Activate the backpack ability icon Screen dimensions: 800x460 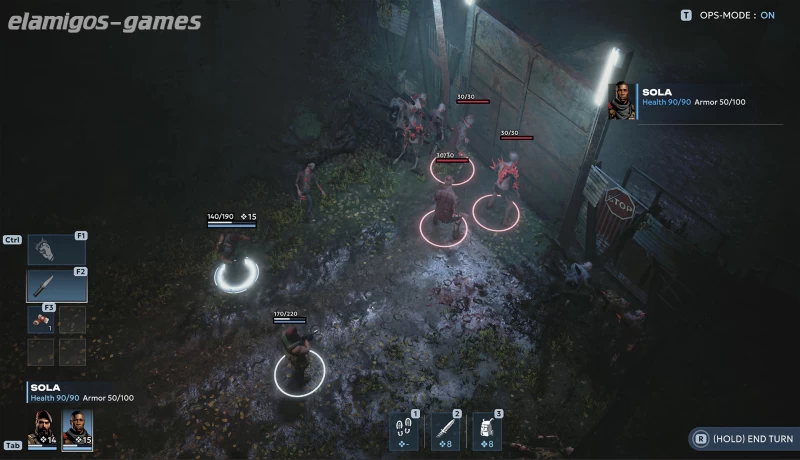pos(486,430)
